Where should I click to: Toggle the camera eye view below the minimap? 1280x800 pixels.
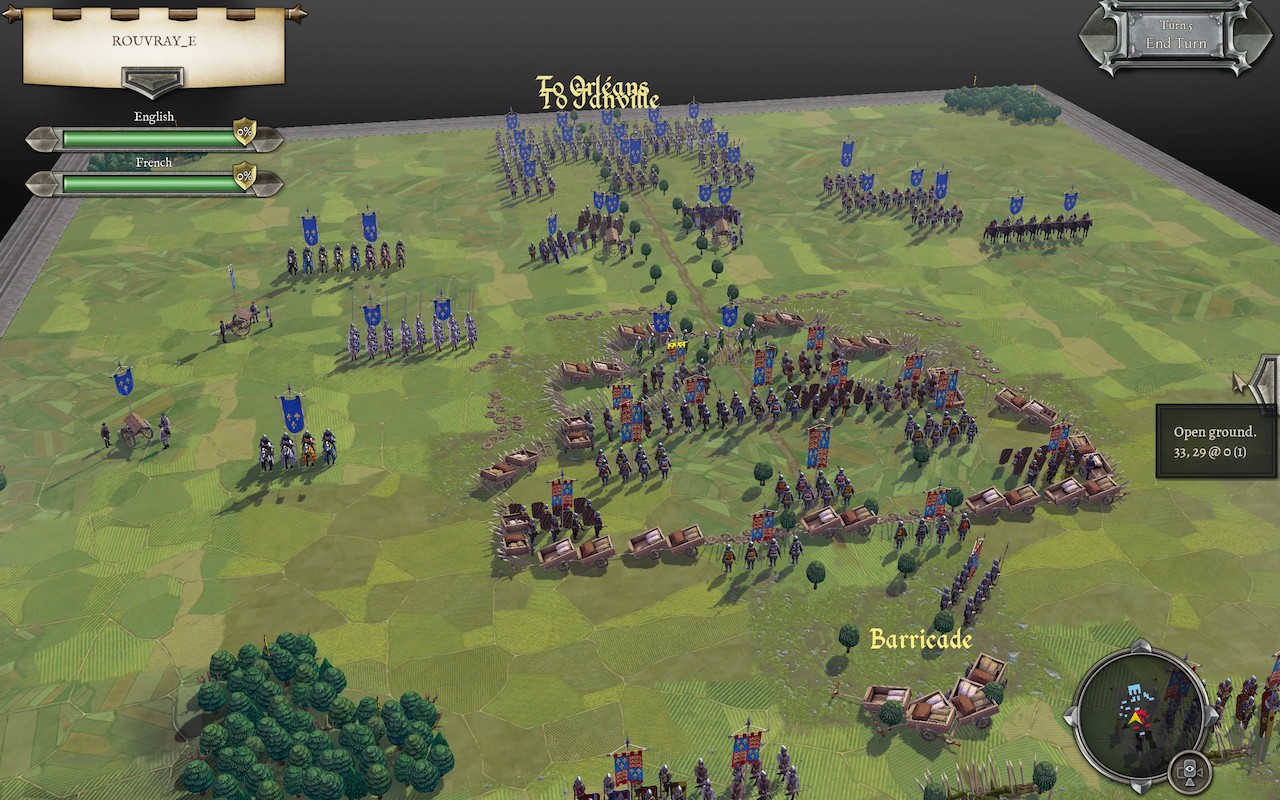click(1189, 768)
